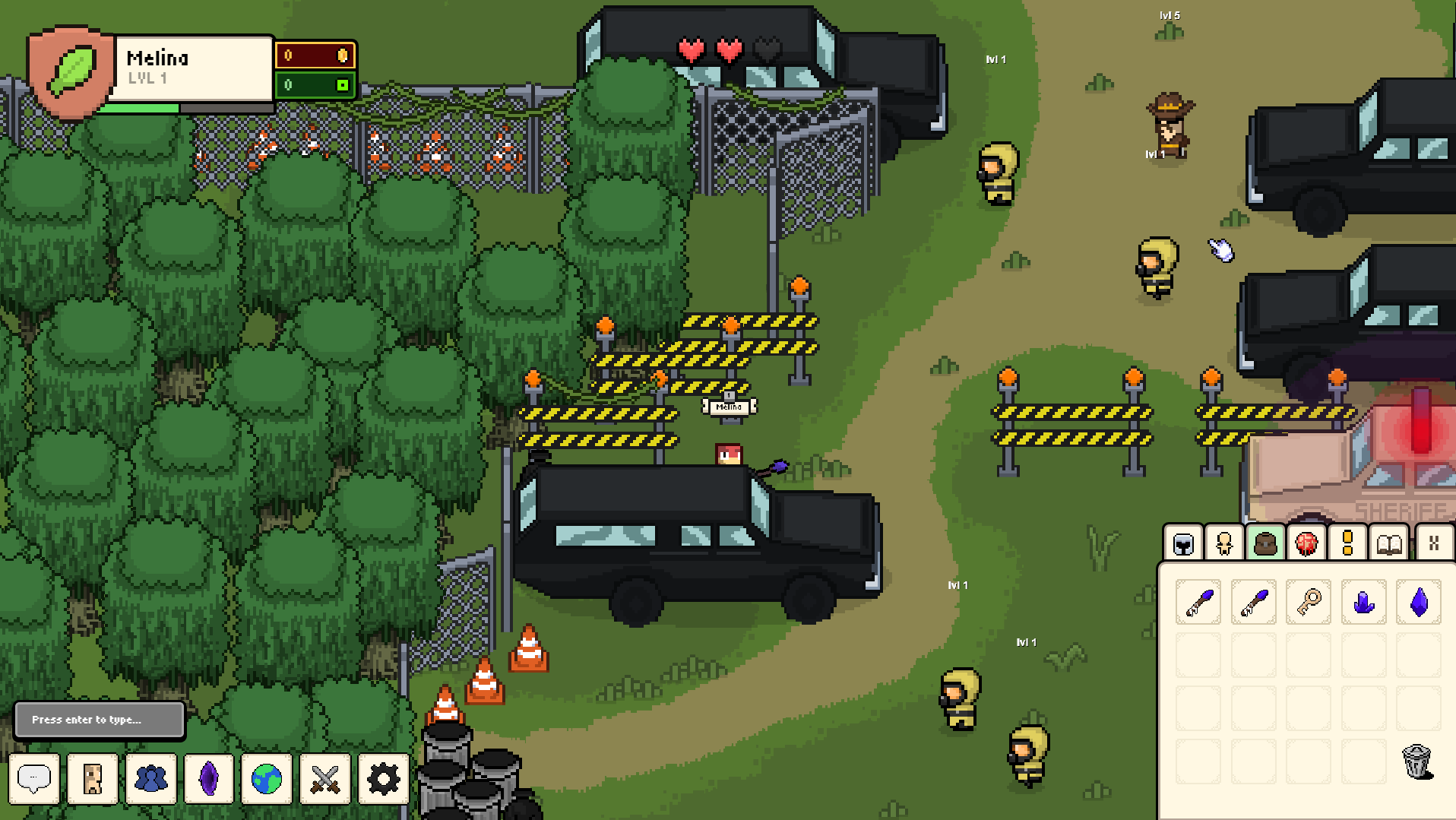The width and height of the screenshot is (1456, 820).
Task: Pick the single blue gem item
Action: pos(1419,602)
